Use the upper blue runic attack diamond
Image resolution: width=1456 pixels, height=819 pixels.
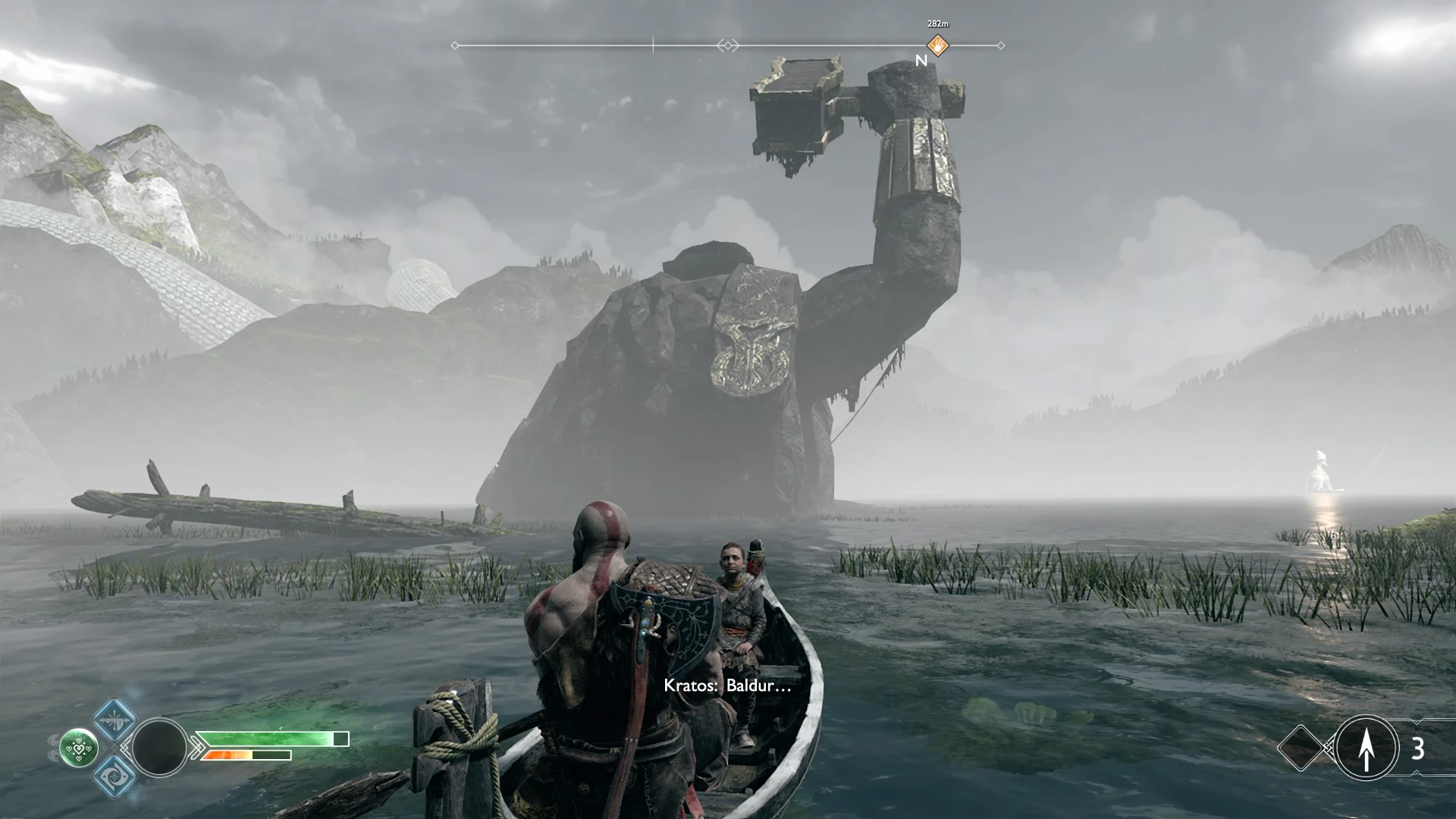pyautogui.click(x=115, y=719)
